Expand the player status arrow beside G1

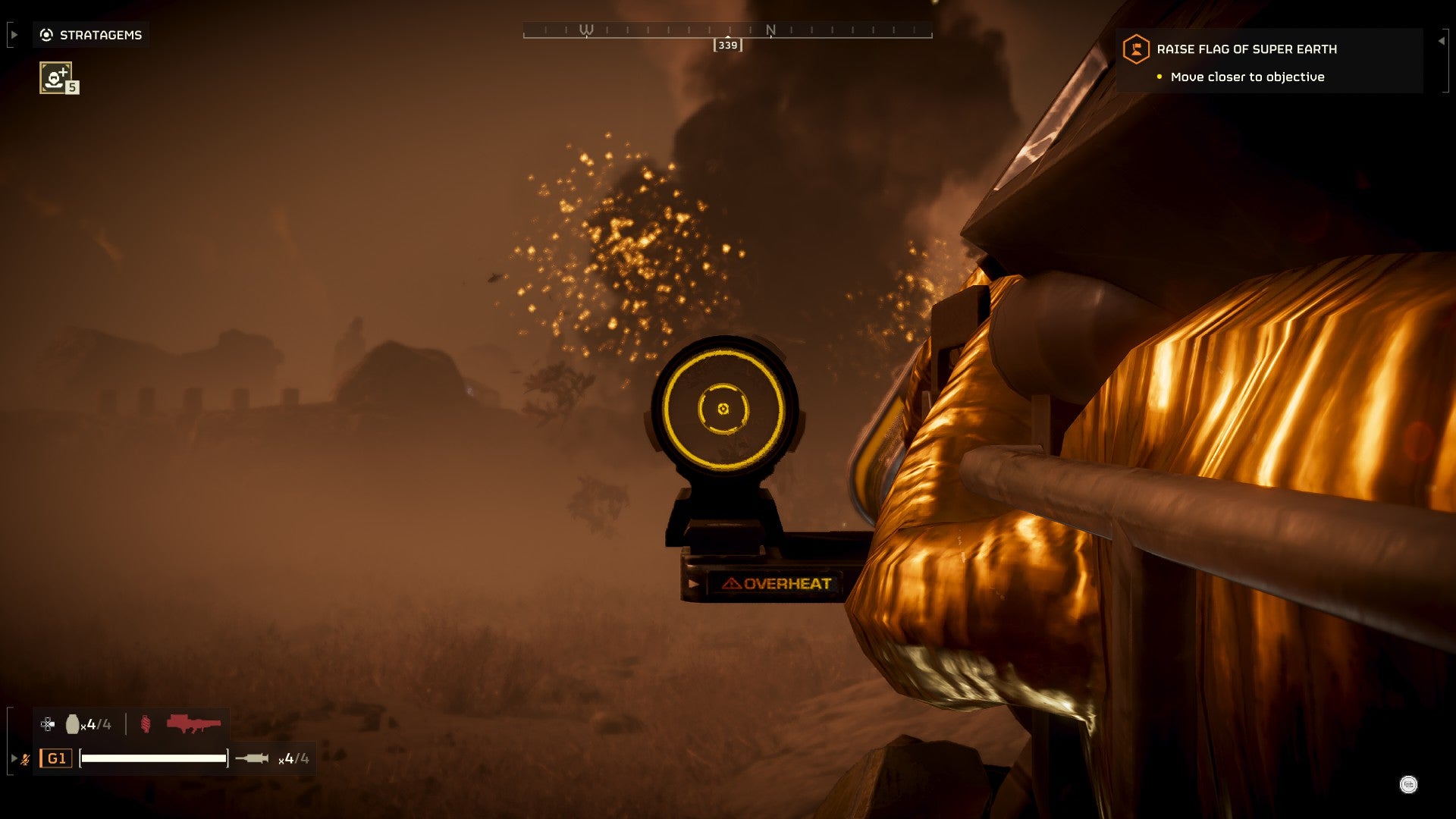14,758
